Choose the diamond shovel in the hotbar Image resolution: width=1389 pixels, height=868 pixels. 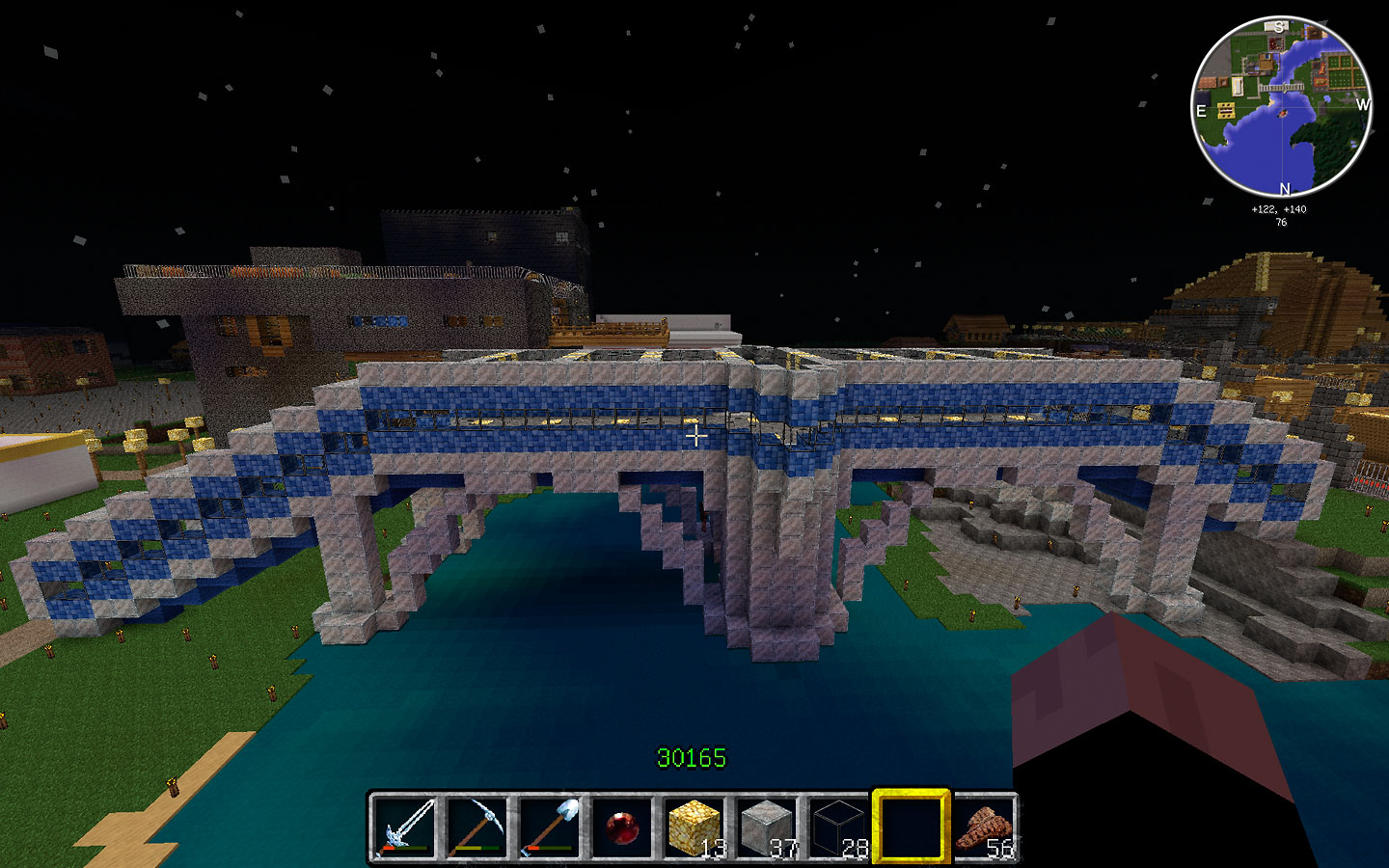tap(549, 827)
